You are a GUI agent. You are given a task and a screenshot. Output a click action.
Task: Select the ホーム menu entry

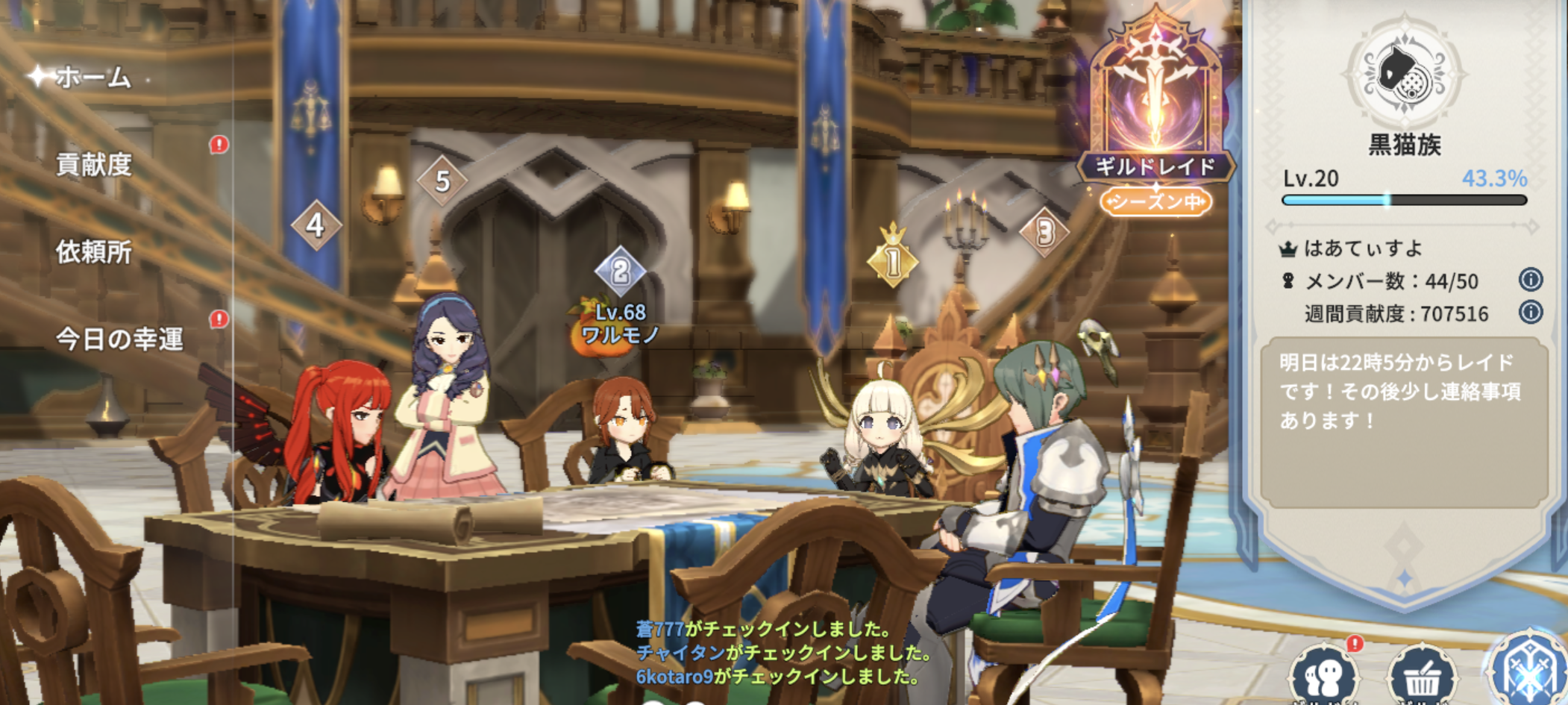(x=92, y=77)
